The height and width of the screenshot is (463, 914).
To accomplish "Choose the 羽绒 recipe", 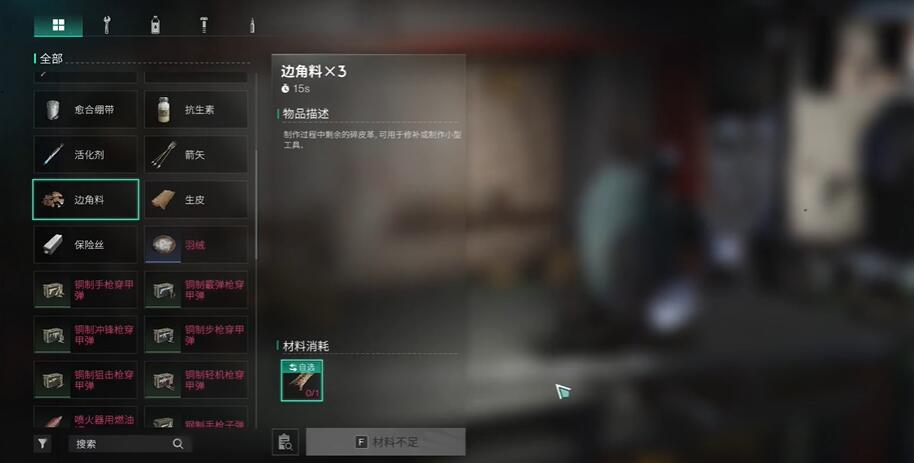I will point(196,245).
